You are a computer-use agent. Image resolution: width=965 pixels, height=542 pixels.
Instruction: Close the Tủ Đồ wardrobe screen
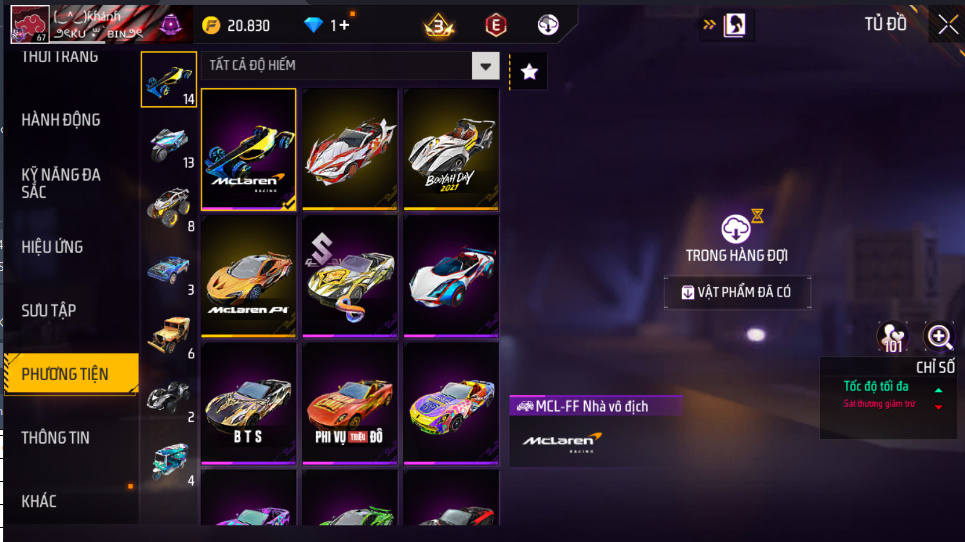947,25
